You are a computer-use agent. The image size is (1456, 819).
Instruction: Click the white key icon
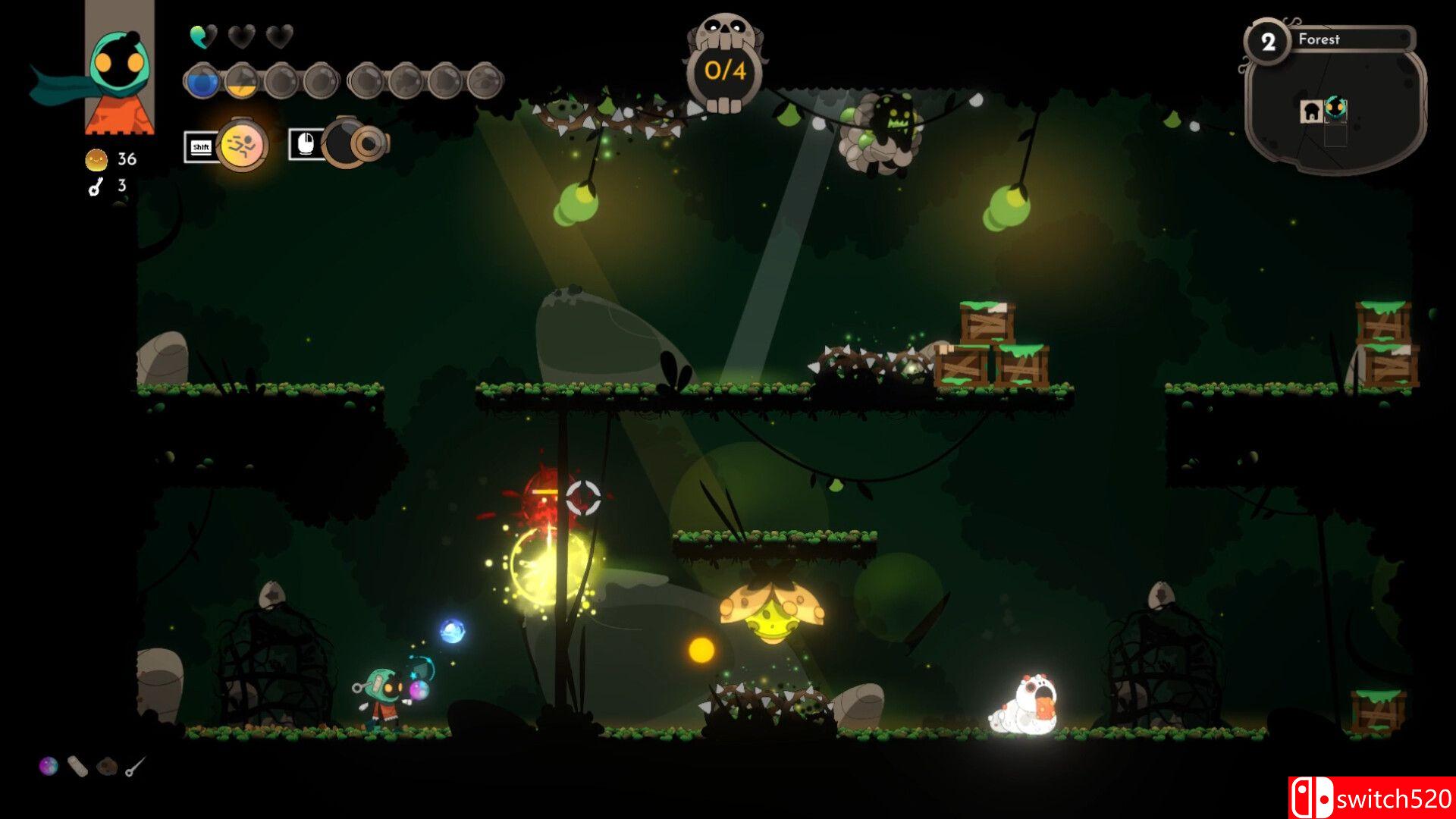click(96, 187)
